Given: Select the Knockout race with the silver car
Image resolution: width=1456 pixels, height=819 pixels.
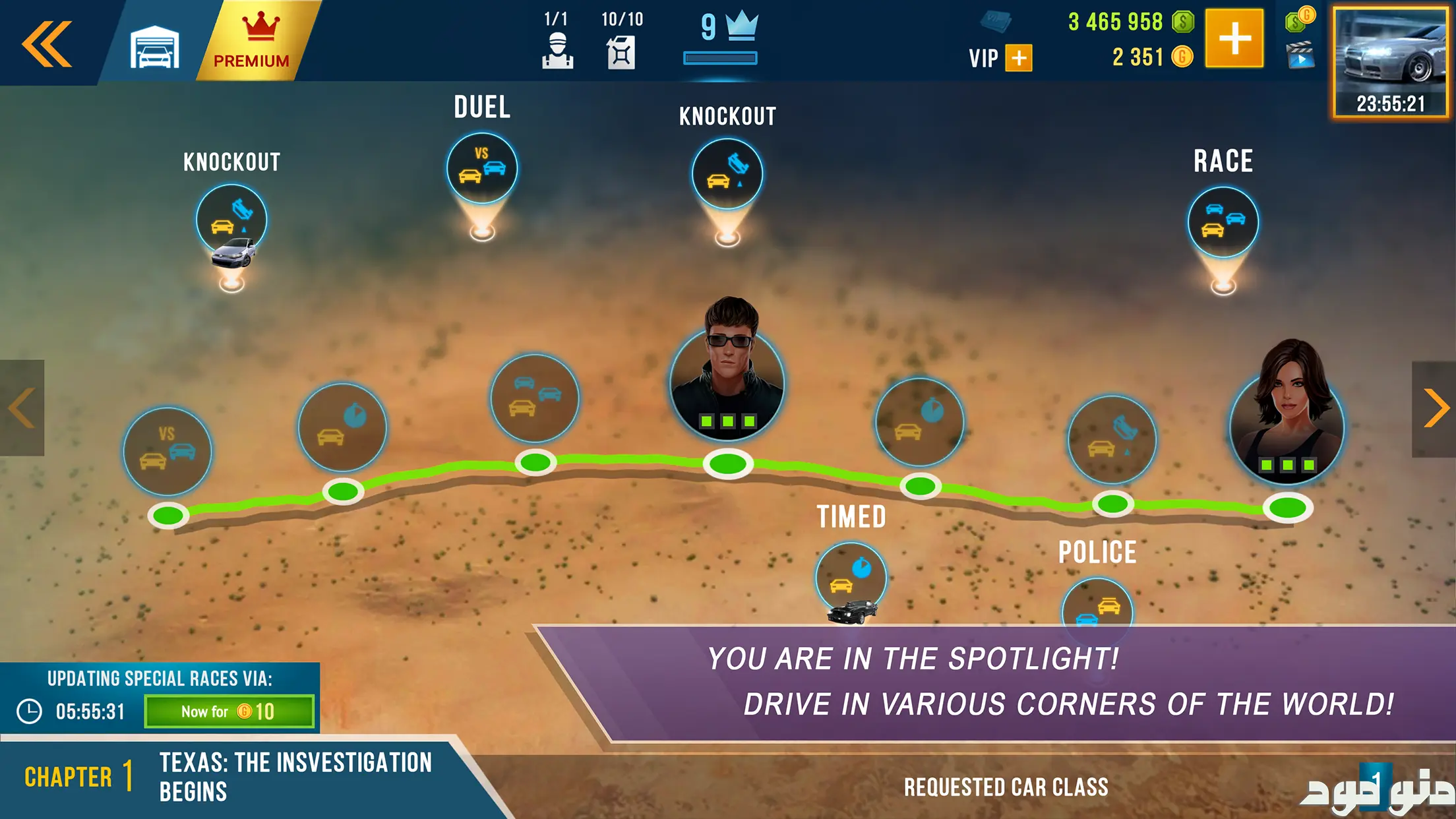Looking at the screenshot, I should click(231, 221).
